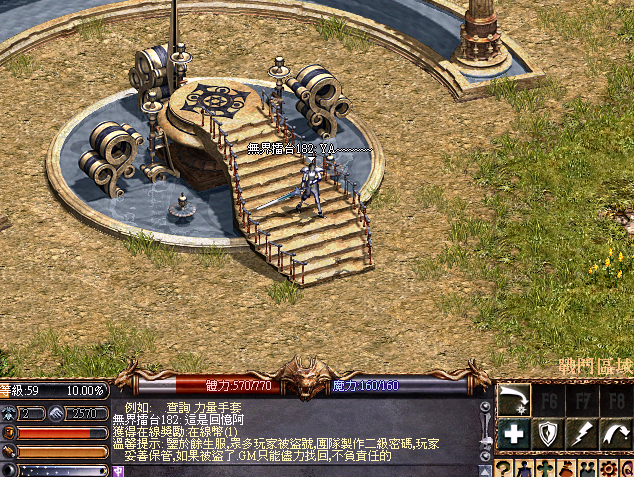This screenshot has width=634, height=477.
Task: Use the white cross healing skill
Action: pos(513,433)
